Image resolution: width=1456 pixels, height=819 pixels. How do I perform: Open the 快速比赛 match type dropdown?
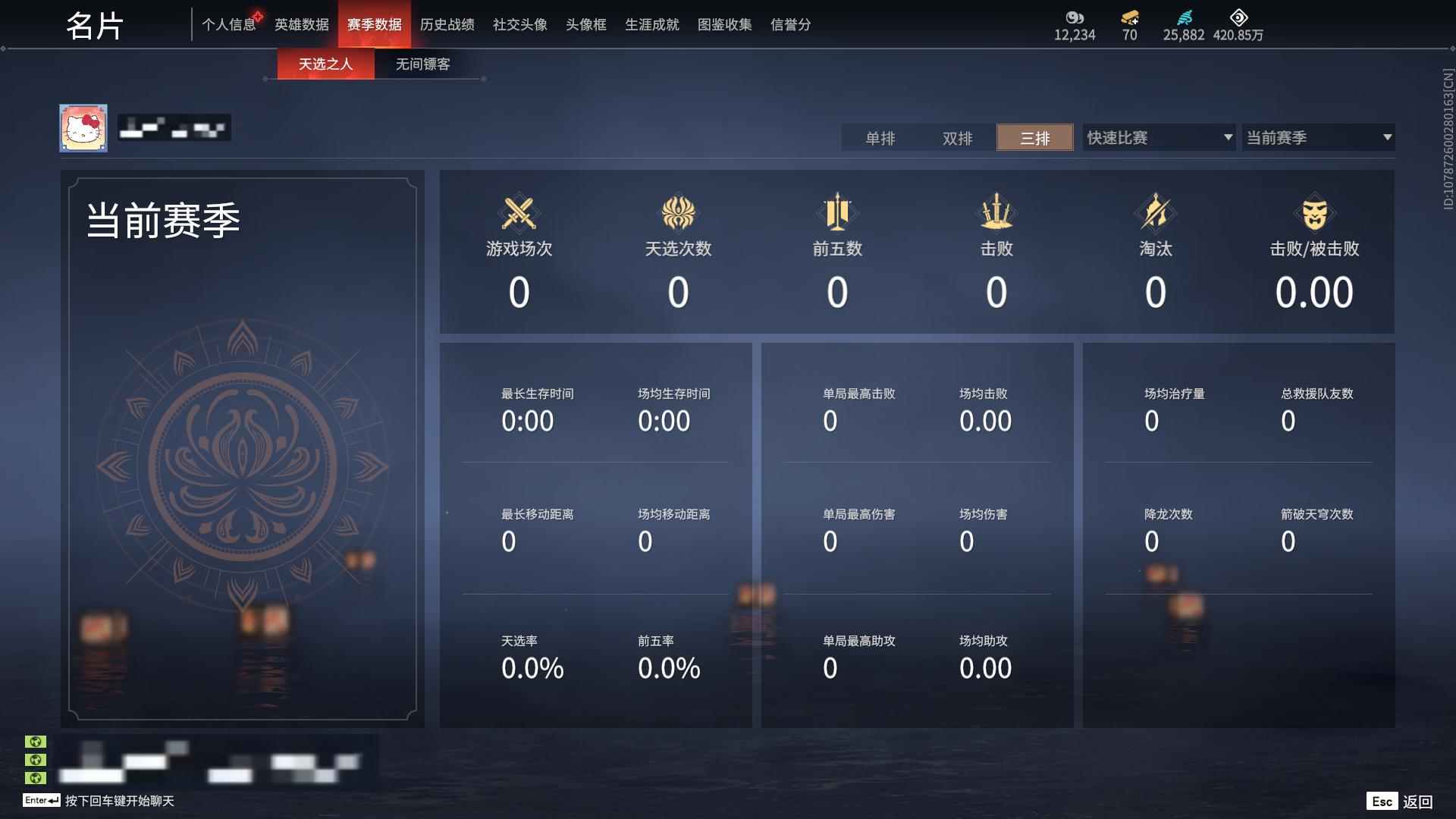pyautogui.click(x=1158, y=137)
